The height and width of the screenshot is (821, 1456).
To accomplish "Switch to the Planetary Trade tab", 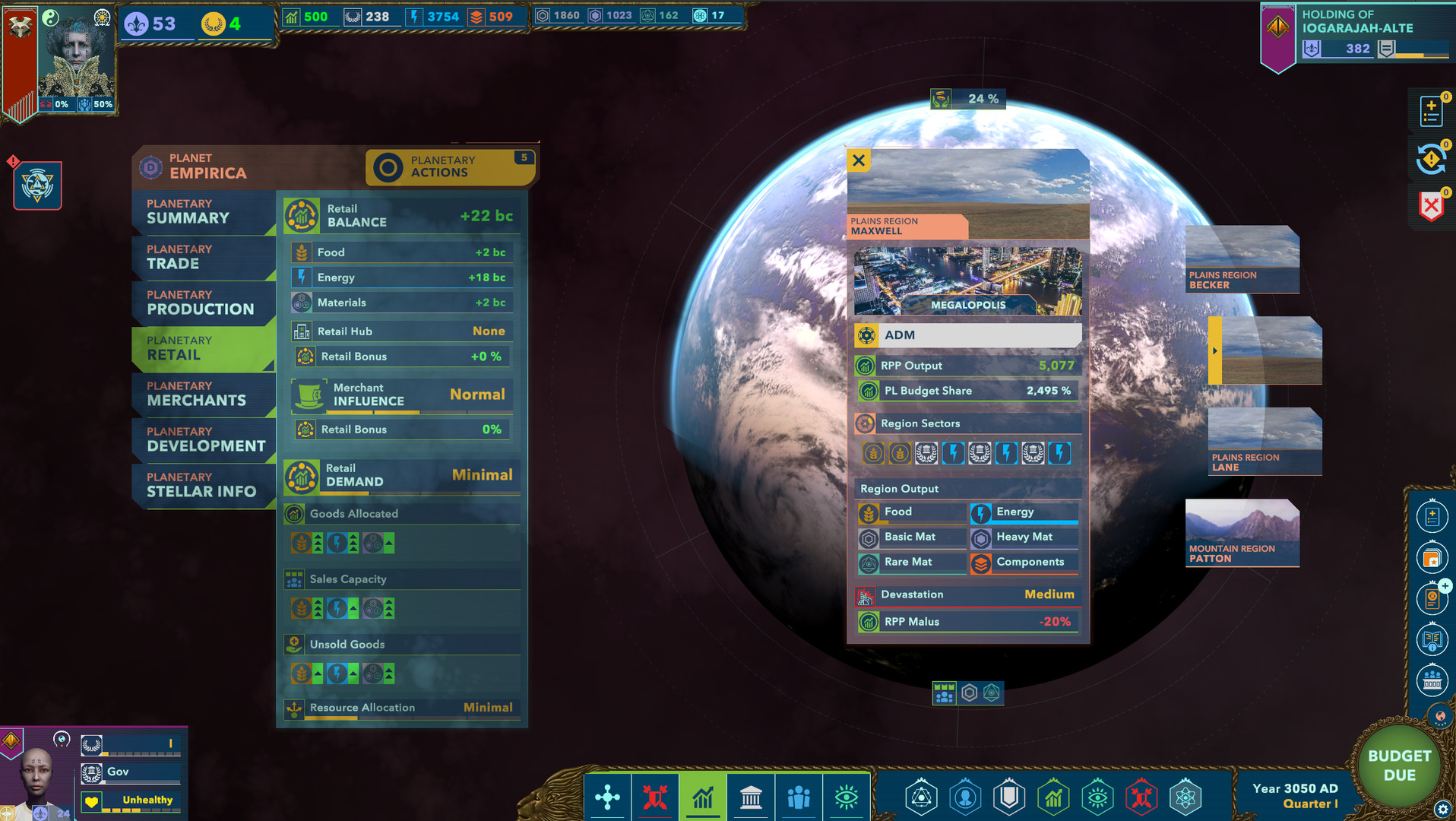I will [x=203, y=257].
